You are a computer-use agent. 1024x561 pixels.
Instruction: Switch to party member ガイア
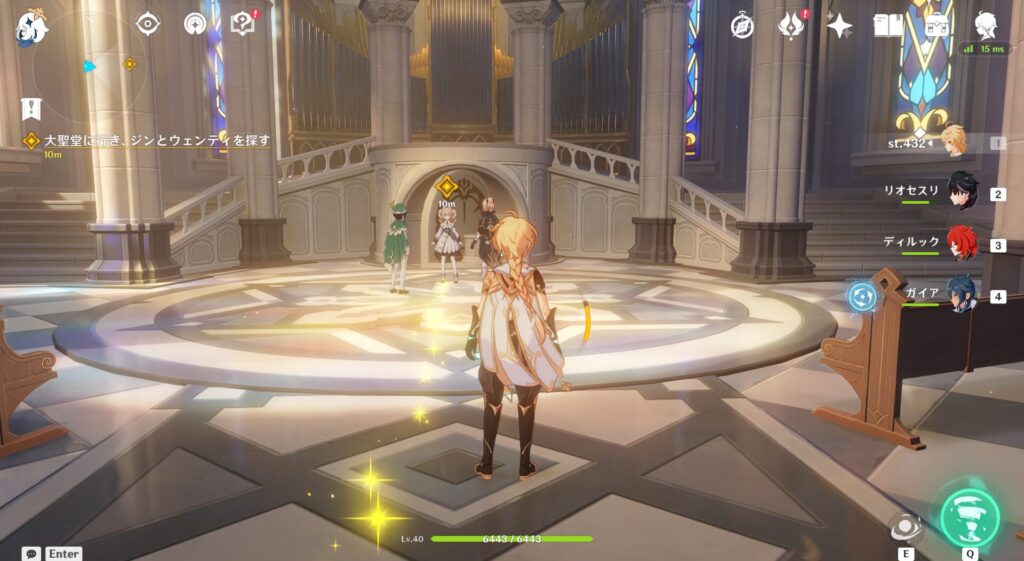pos(962,296)
